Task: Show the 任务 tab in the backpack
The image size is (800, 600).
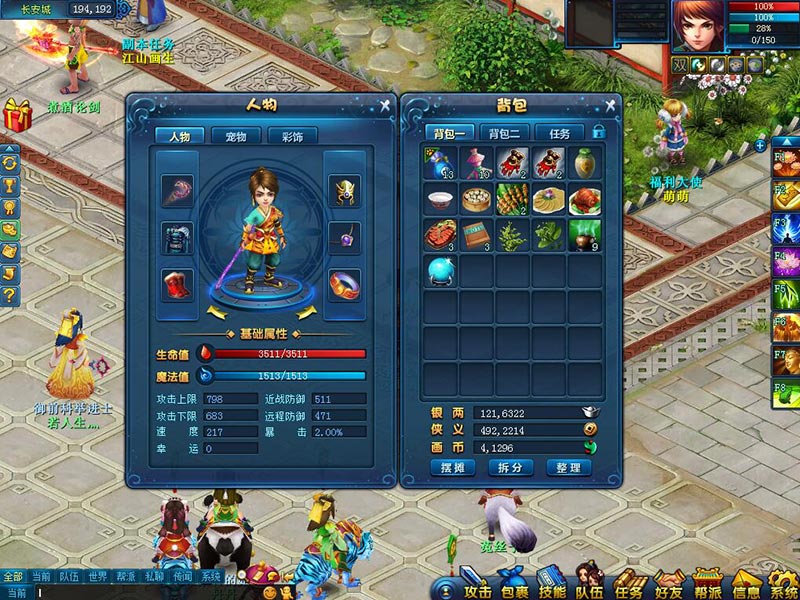Action: [x=559, y=133]
